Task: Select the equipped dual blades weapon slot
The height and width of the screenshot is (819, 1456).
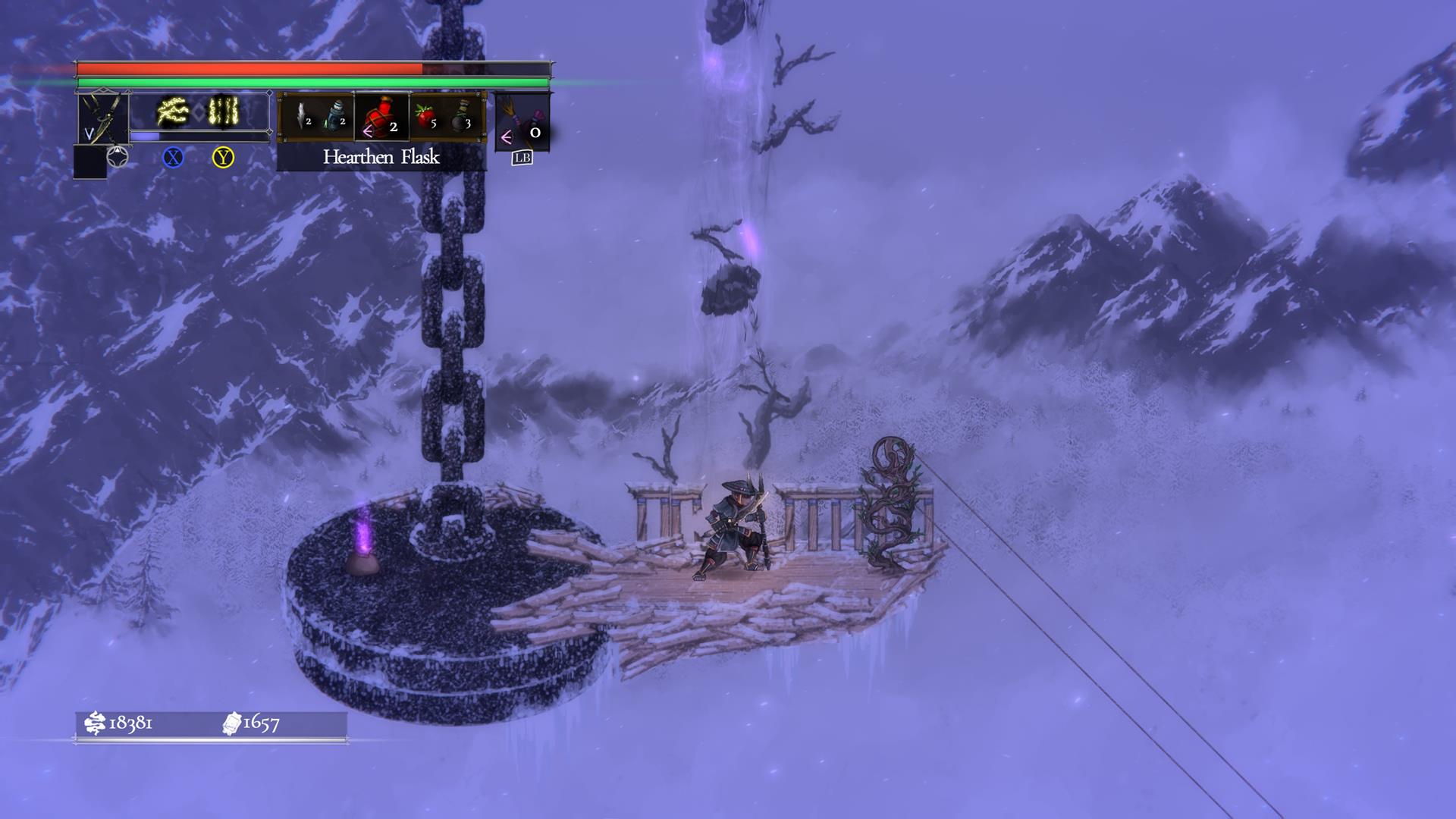Action: [103, 118]
